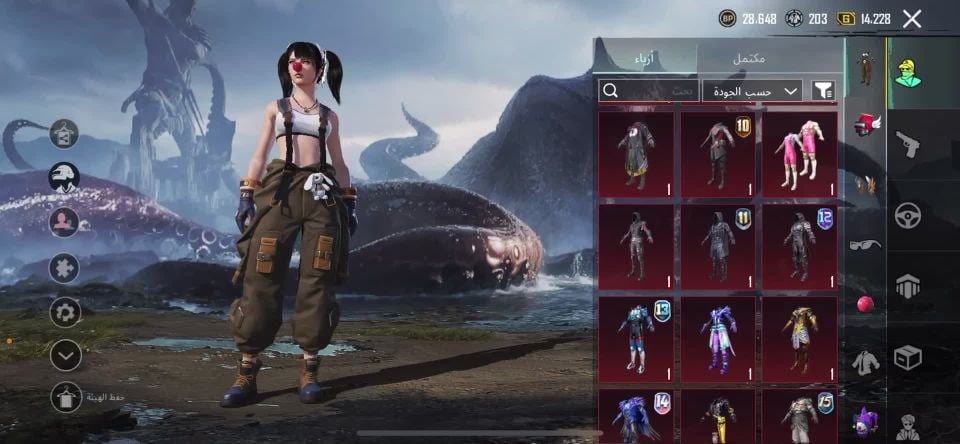Open the white jacket tops subcategory
The height and width of the screenshot is (444, 960).
866,362
